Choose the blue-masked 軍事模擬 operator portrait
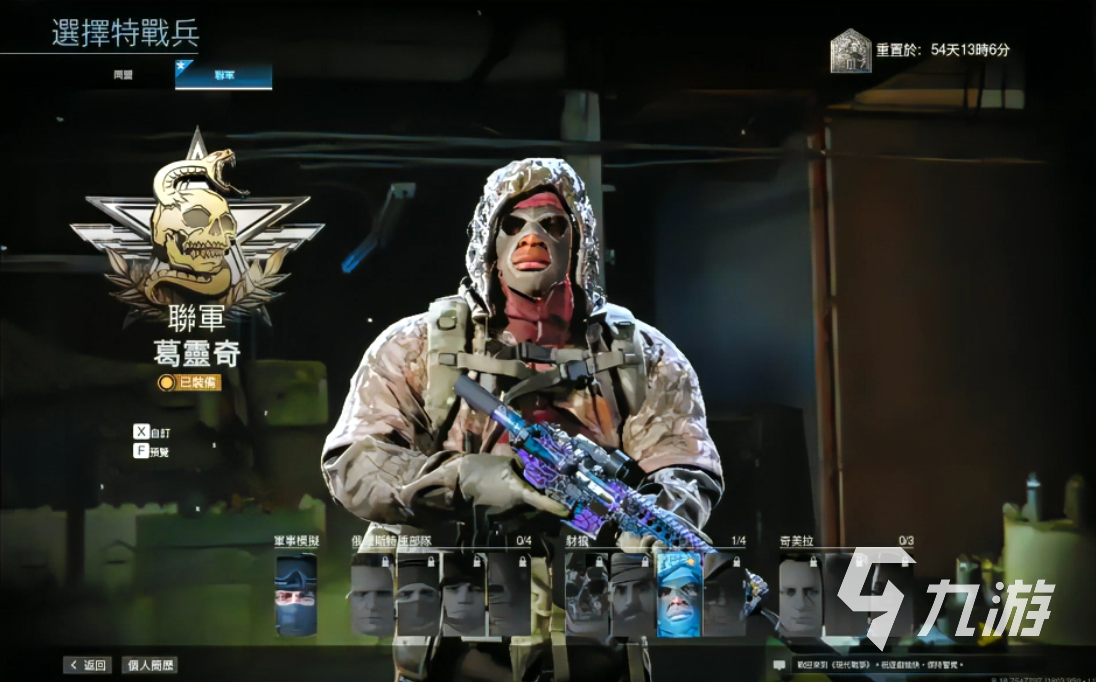Screen dimensions: 1096x682 (x=296, y=595)
